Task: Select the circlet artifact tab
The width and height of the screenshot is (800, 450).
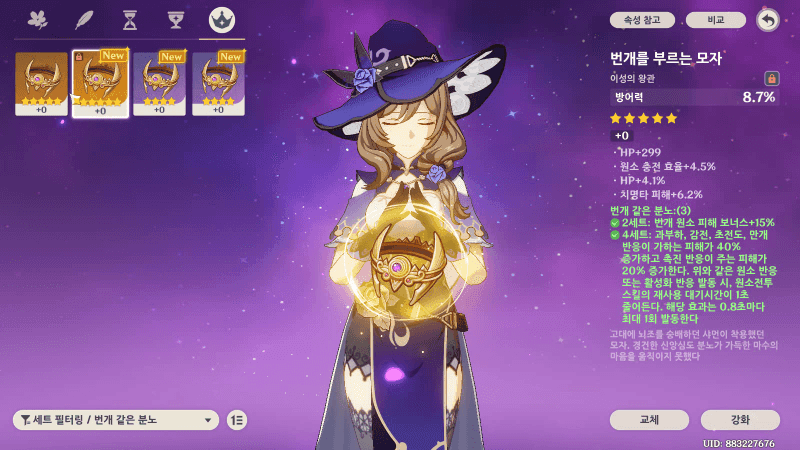Action: [x=222, y=20]
